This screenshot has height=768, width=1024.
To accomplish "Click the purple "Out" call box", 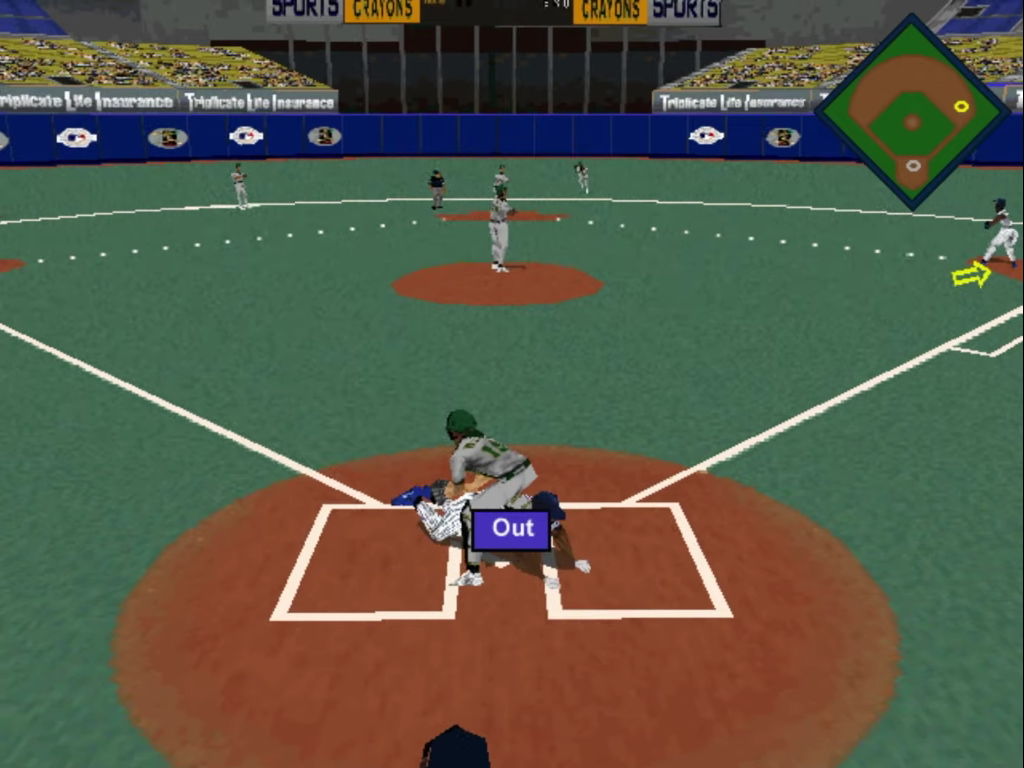I will 512,529.
